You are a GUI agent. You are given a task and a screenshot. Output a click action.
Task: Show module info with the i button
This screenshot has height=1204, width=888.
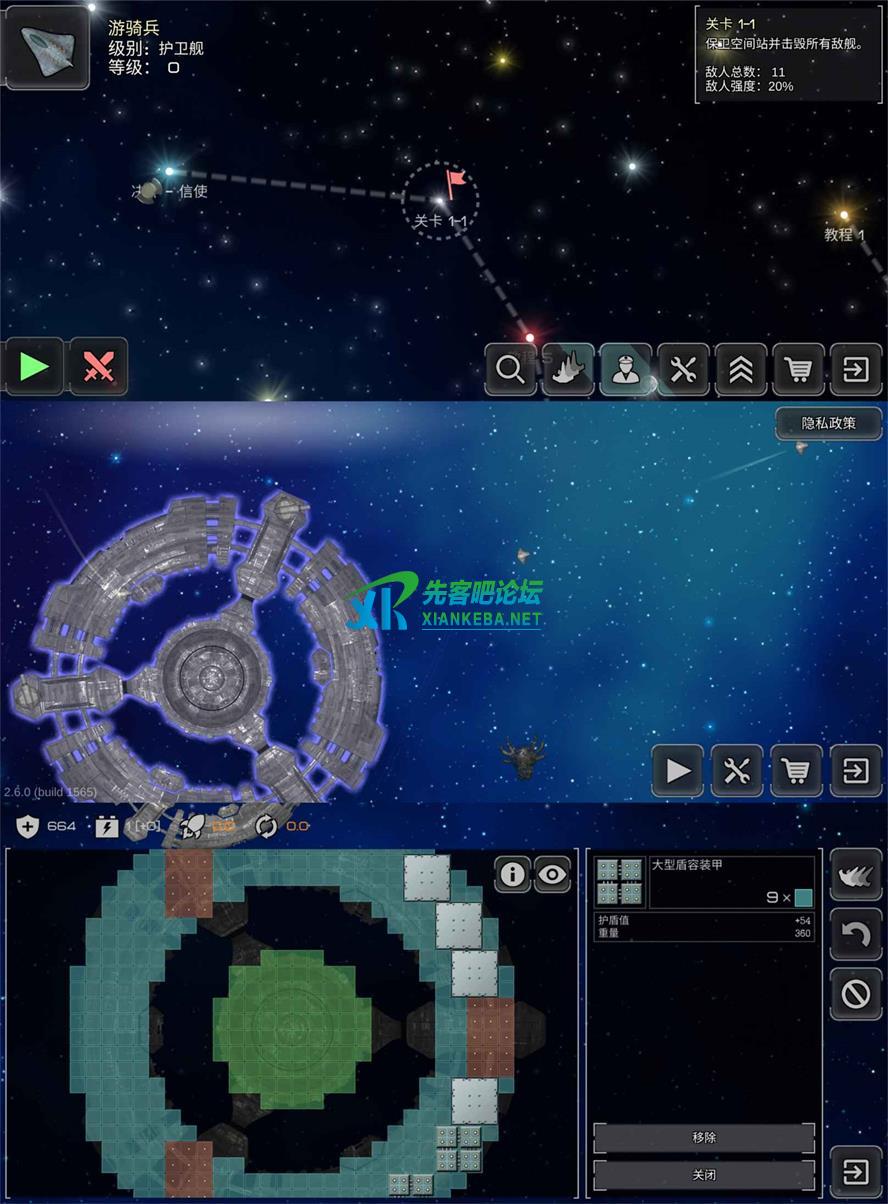(512, 875)
